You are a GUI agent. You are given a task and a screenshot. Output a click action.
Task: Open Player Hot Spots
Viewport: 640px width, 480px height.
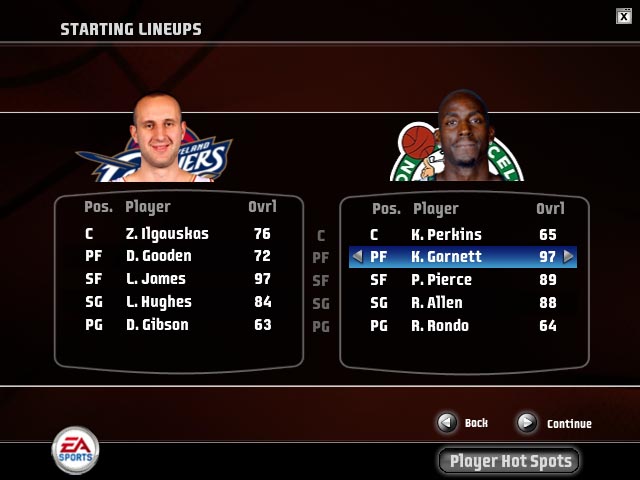(509, 461)
